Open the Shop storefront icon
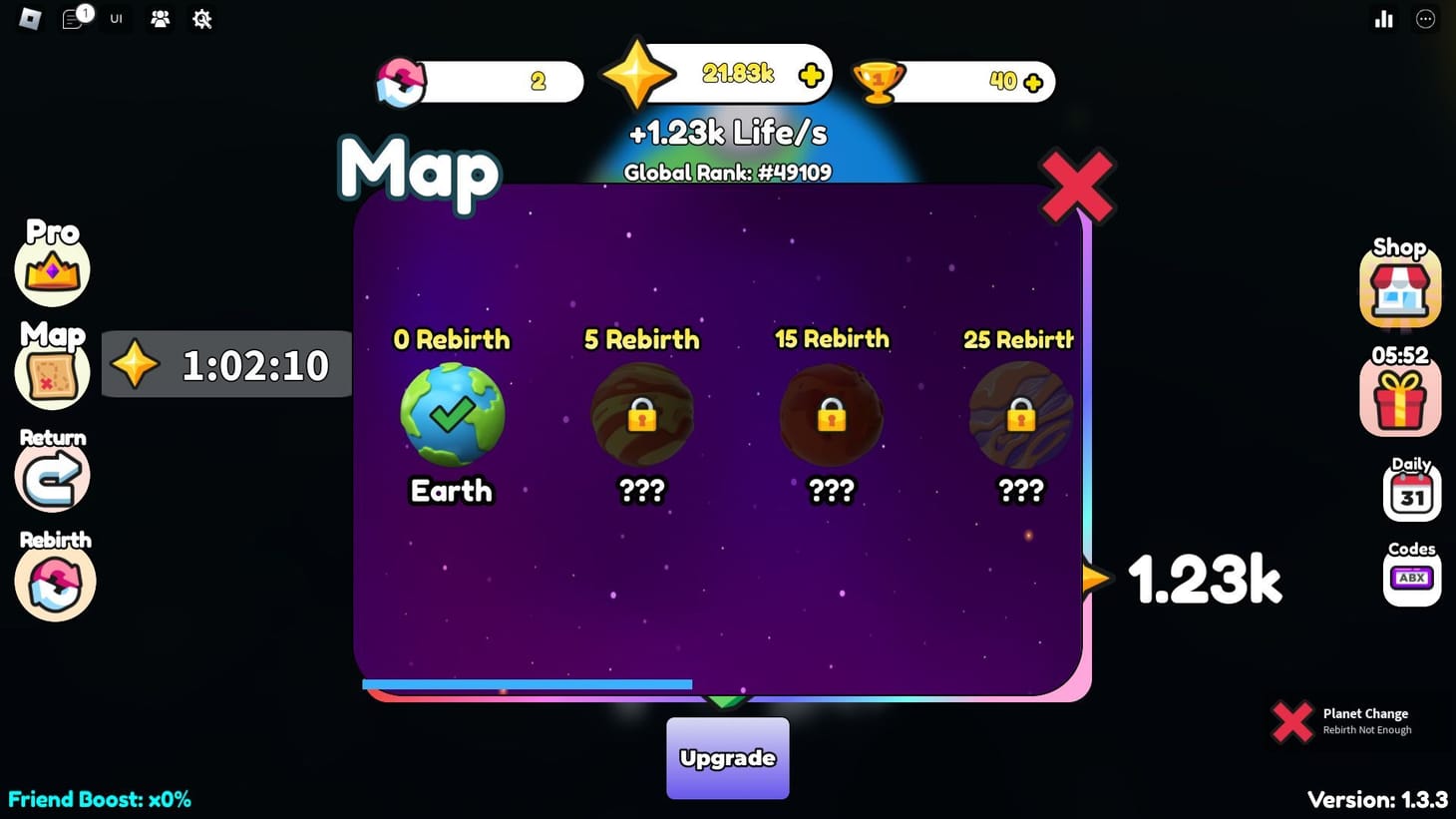Image resolution: width=1456 pixels, height=819 pixels. [1399, 287]
